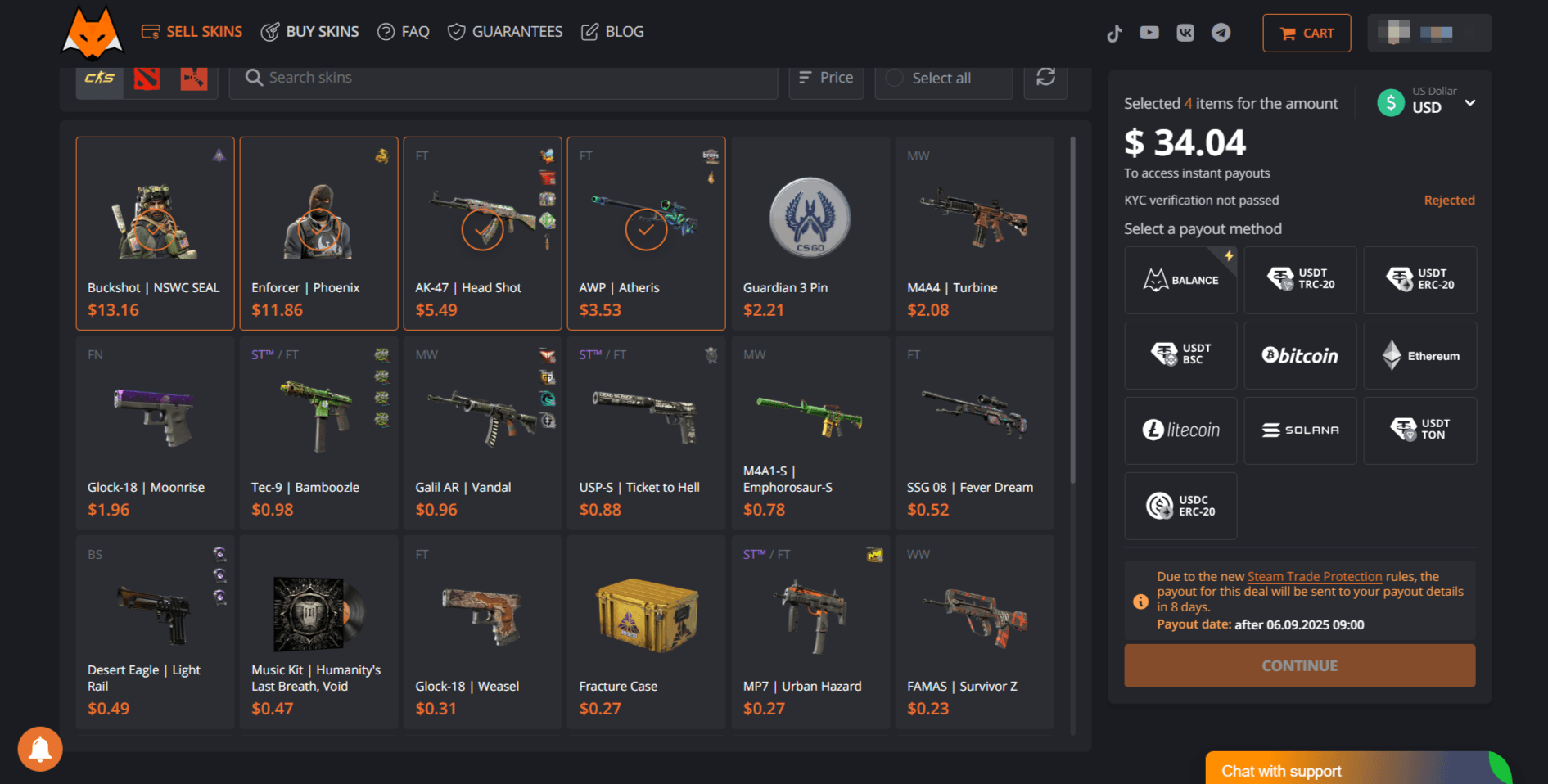
Task: Open notifications via the bell icon
Action: (39, 749)
